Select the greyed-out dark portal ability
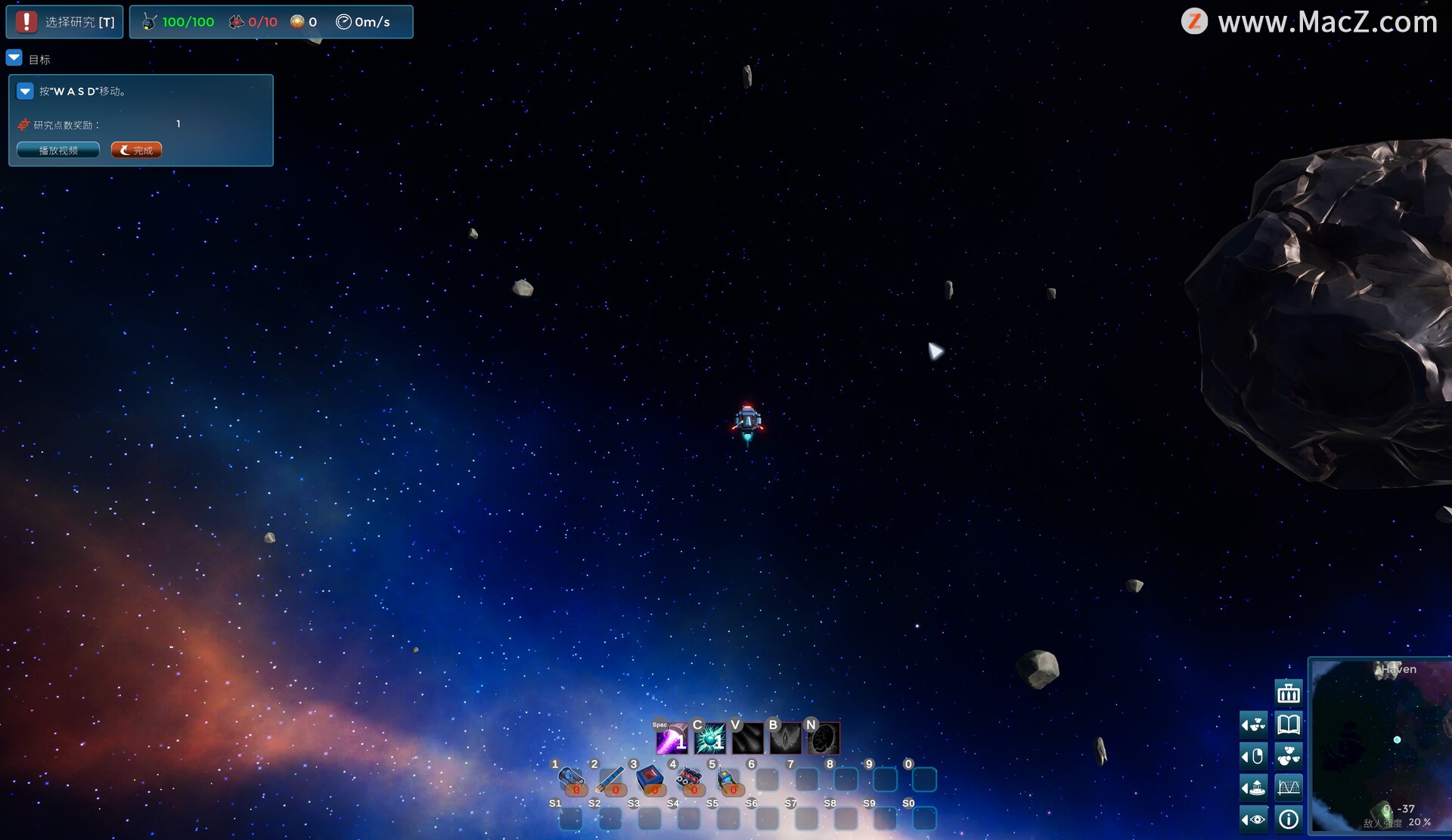 (x=824, y=739)
